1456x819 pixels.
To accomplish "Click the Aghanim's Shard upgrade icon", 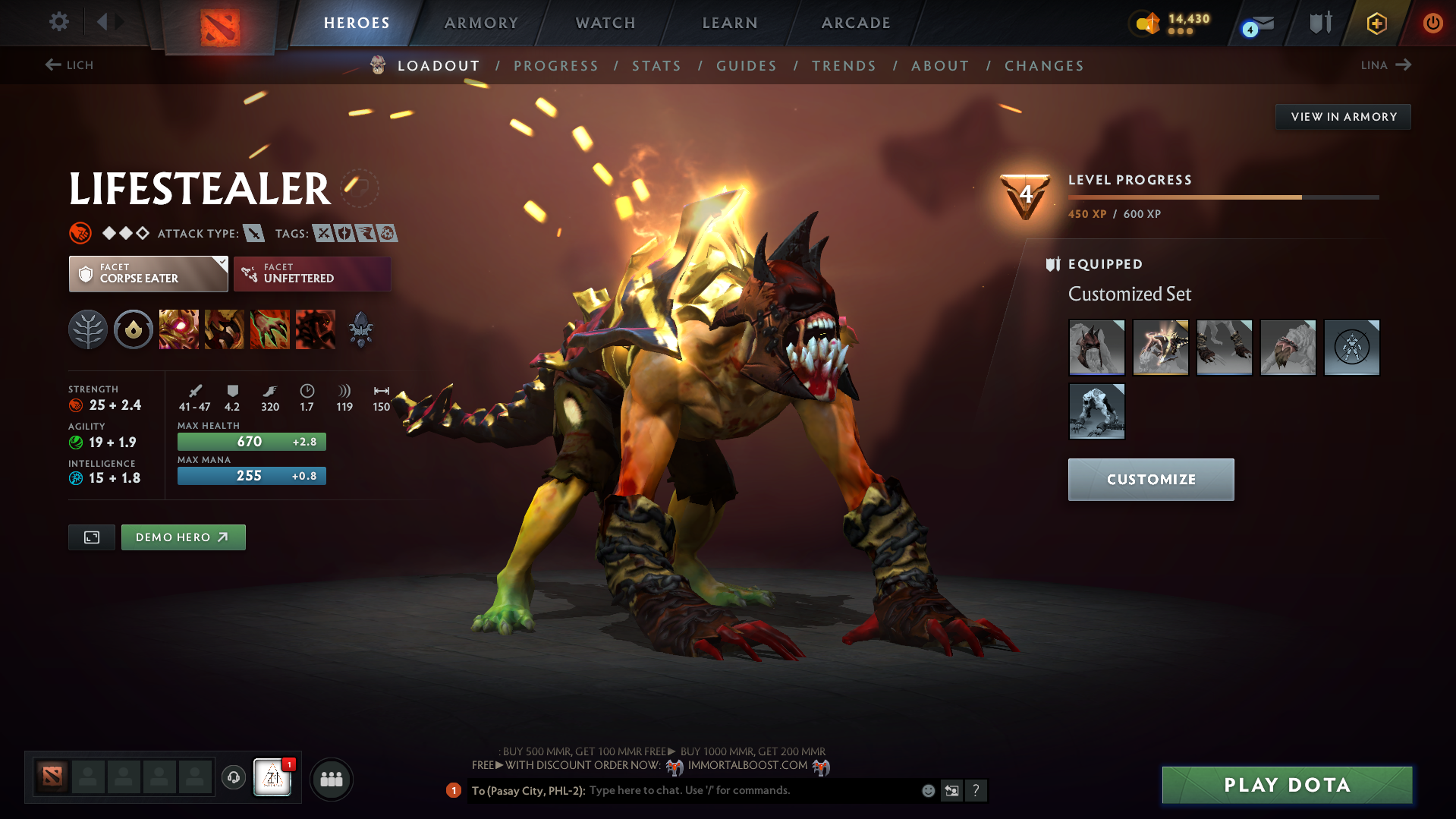I will [360, 329].
